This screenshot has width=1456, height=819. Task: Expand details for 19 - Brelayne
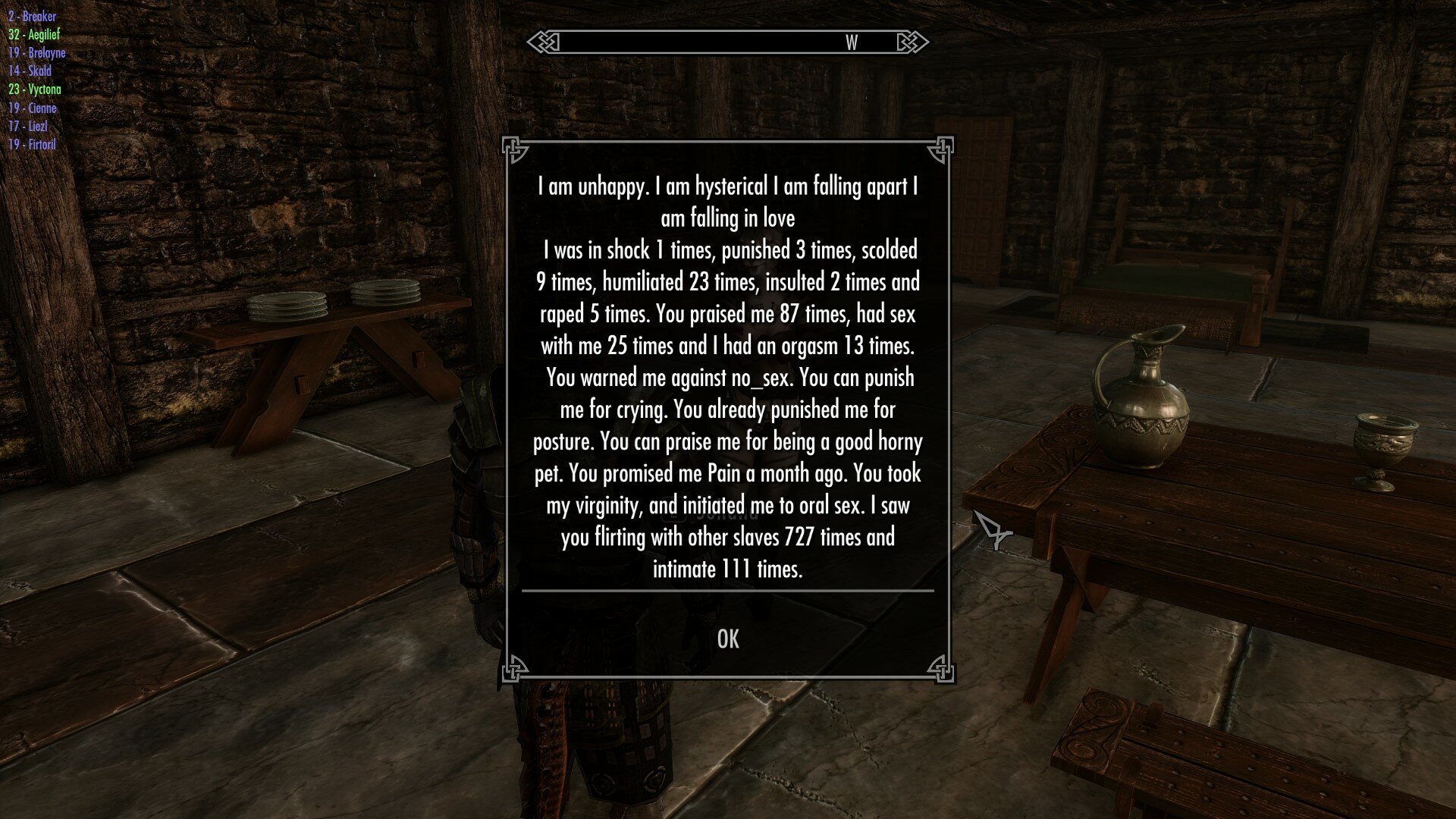pos(39,53)
